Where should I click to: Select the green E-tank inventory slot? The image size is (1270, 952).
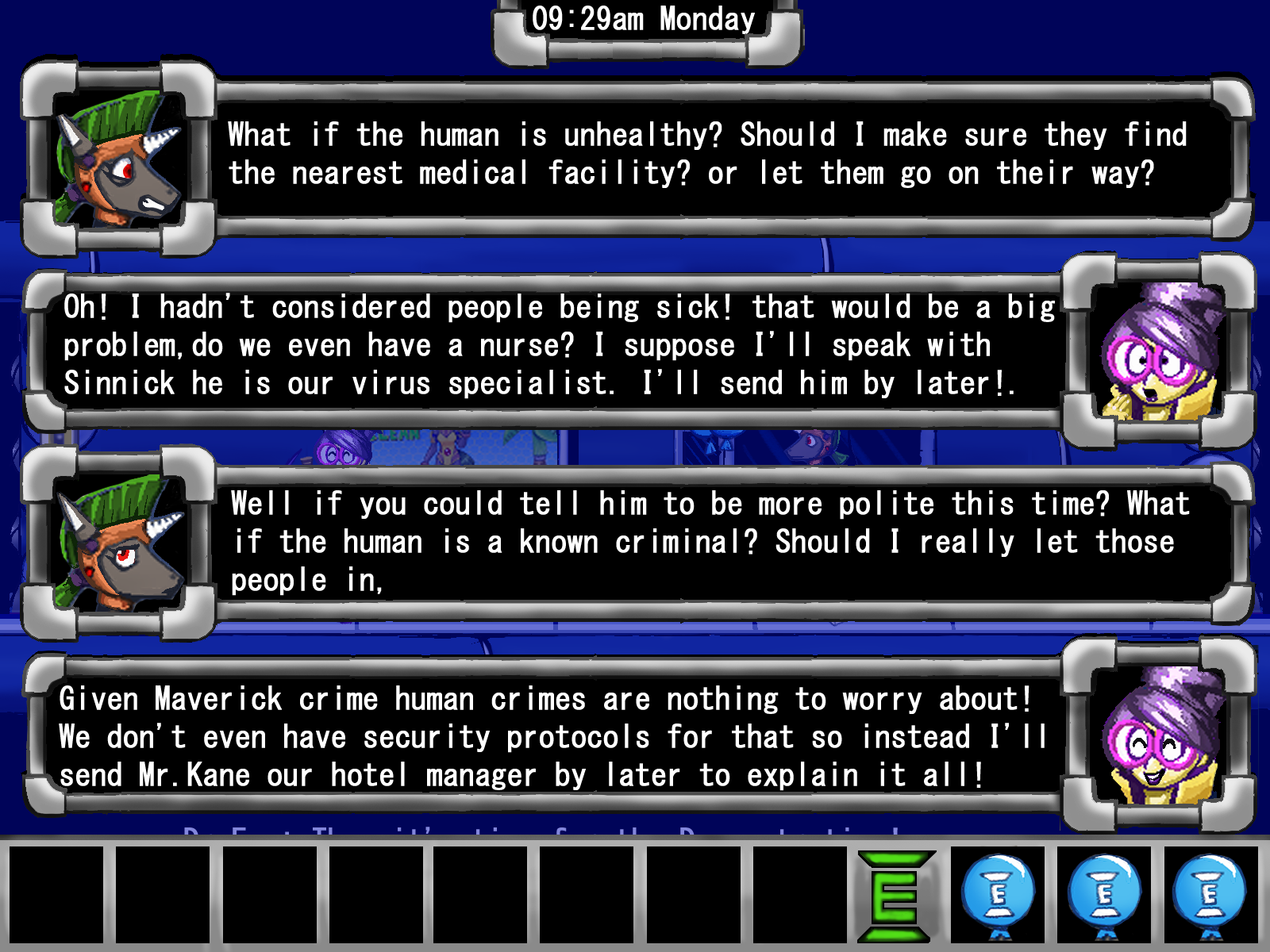[895, 895]
